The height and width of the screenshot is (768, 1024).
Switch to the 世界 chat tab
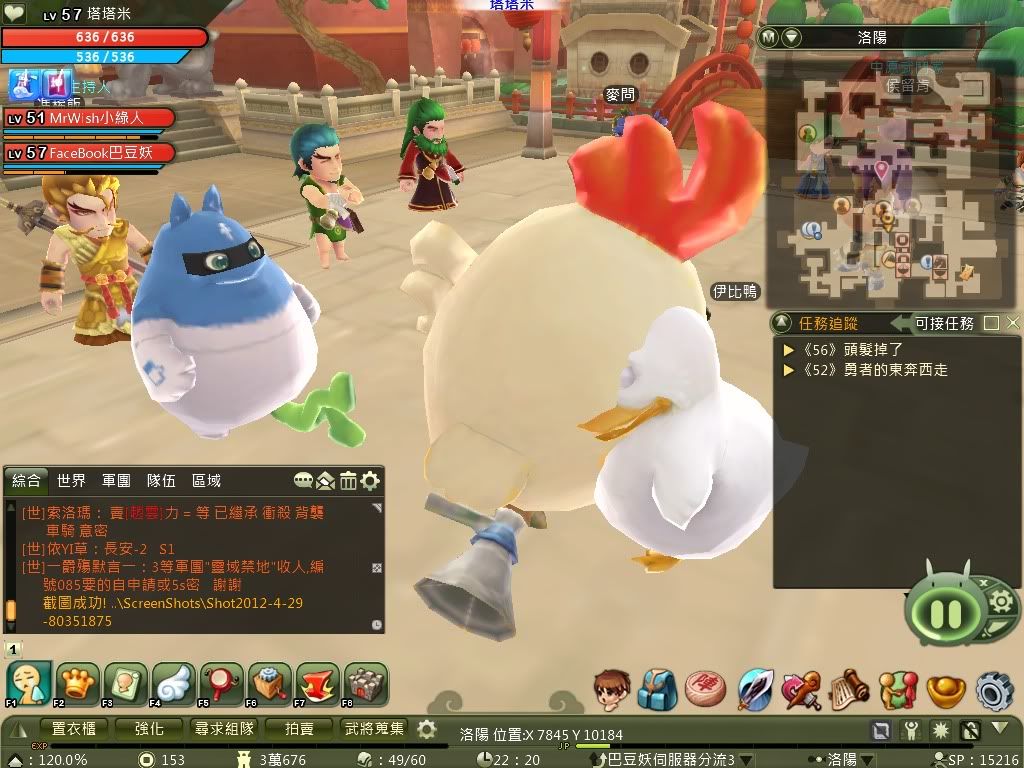(x=71, y=481)
